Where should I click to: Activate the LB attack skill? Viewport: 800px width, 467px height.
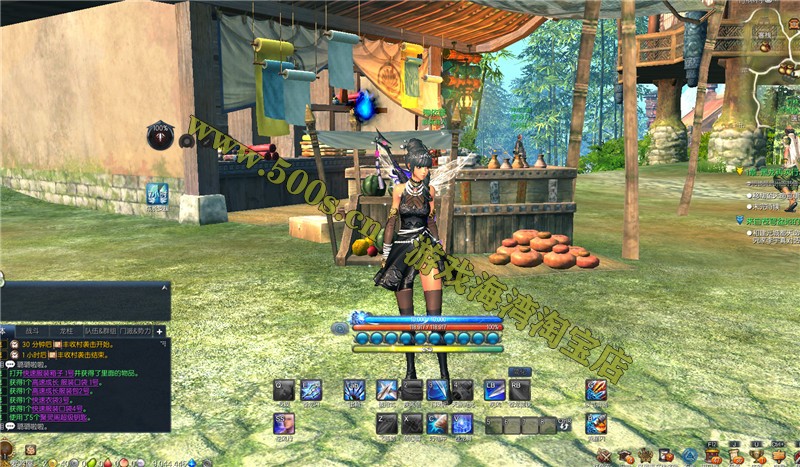pos(494,390)
